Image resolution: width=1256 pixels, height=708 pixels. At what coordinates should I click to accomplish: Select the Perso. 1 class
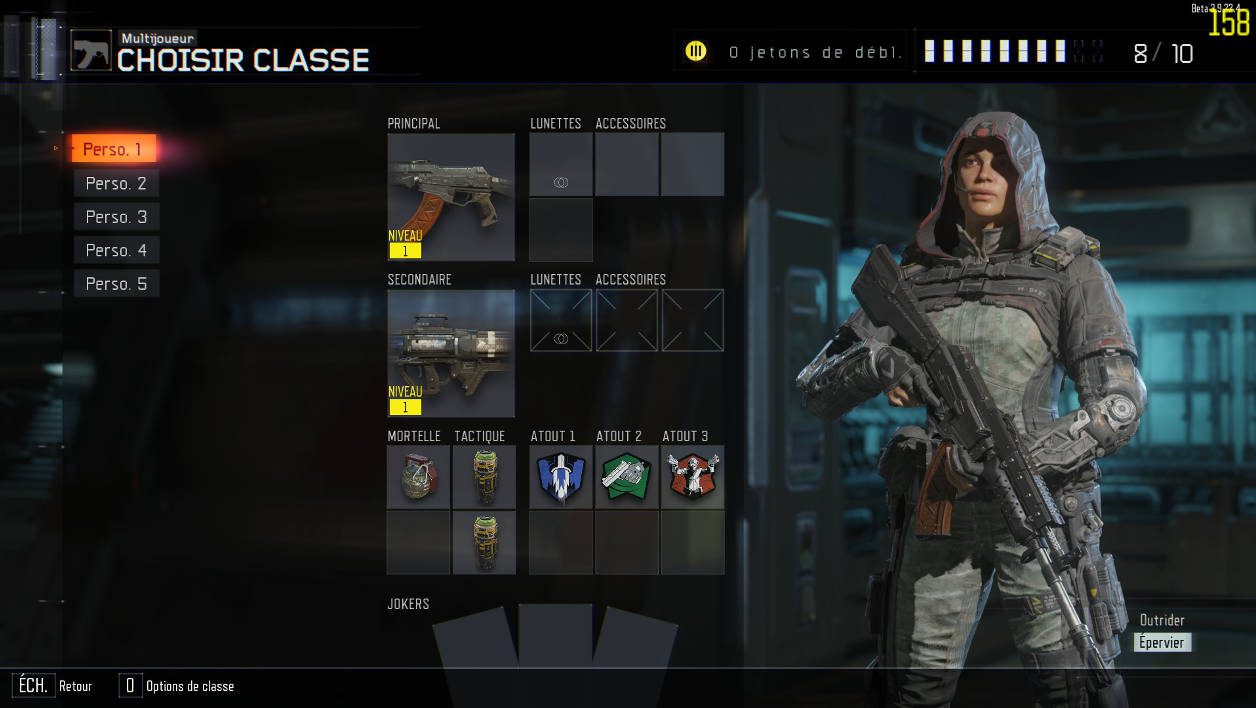pyautogui.click(x=113, y=150)
